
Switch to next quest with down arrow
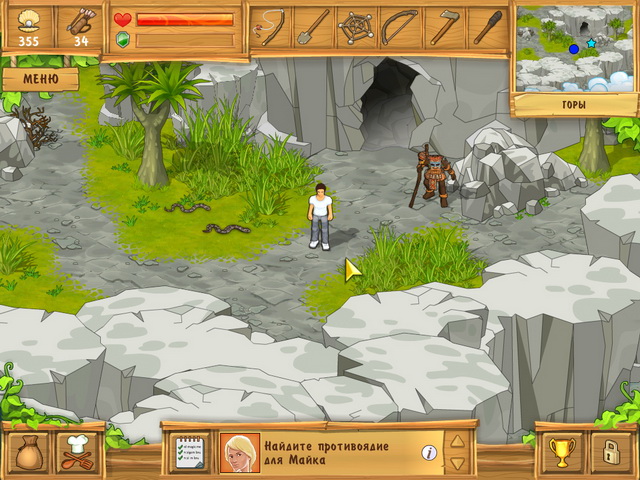click(x=457, y=464)
